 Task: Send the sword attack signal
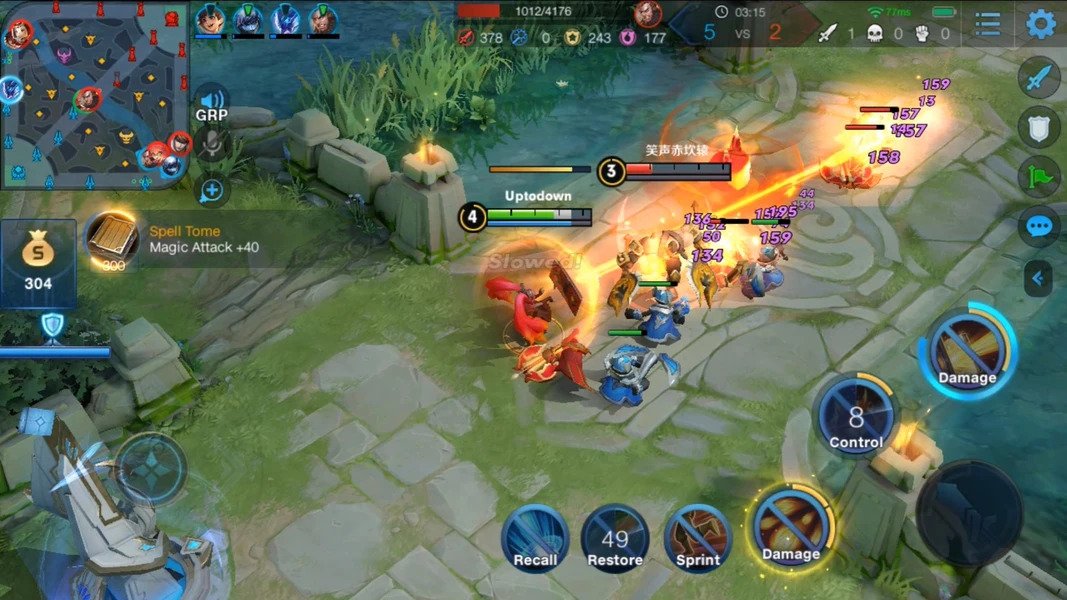1039,77
